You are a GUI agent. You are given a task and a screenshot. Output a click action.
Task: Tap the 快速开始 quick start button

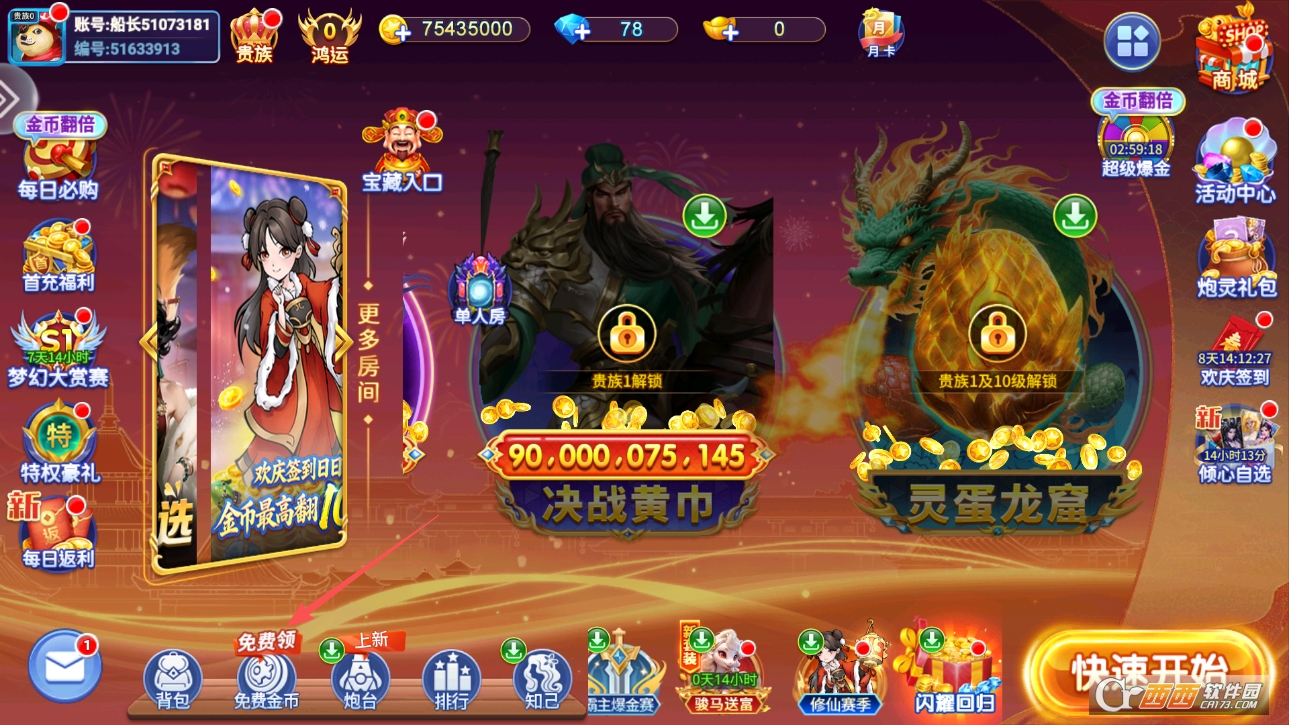[1148, 669]
